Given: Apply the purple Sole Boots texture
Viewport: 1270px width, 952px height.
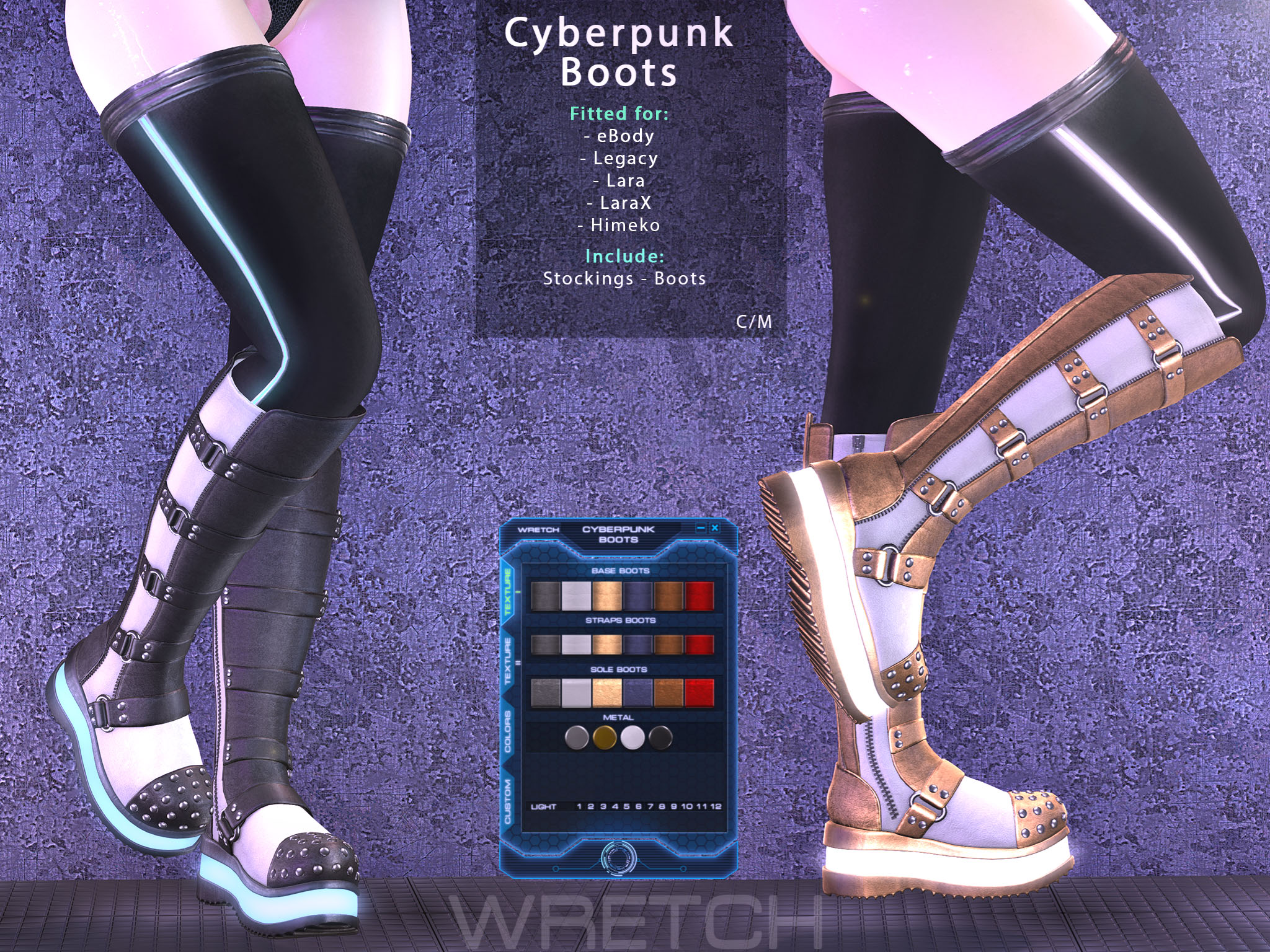Looking at the screenshot, I should tap(638, 693).
